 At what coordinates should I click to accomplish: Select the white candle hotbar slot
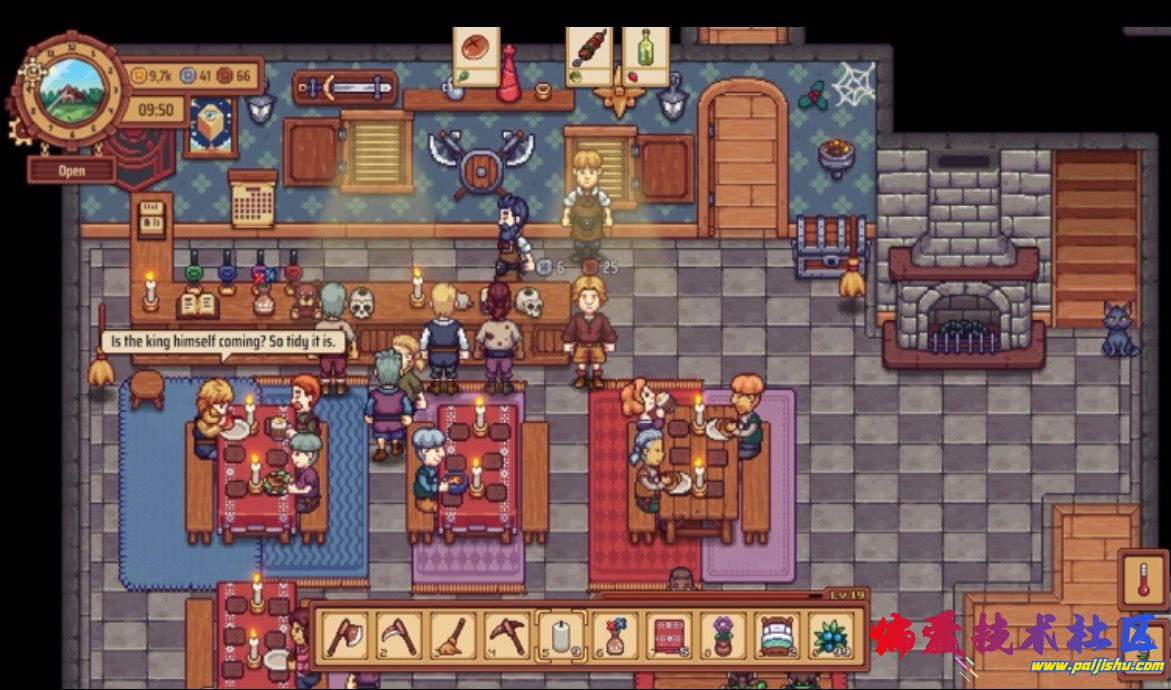560,636
